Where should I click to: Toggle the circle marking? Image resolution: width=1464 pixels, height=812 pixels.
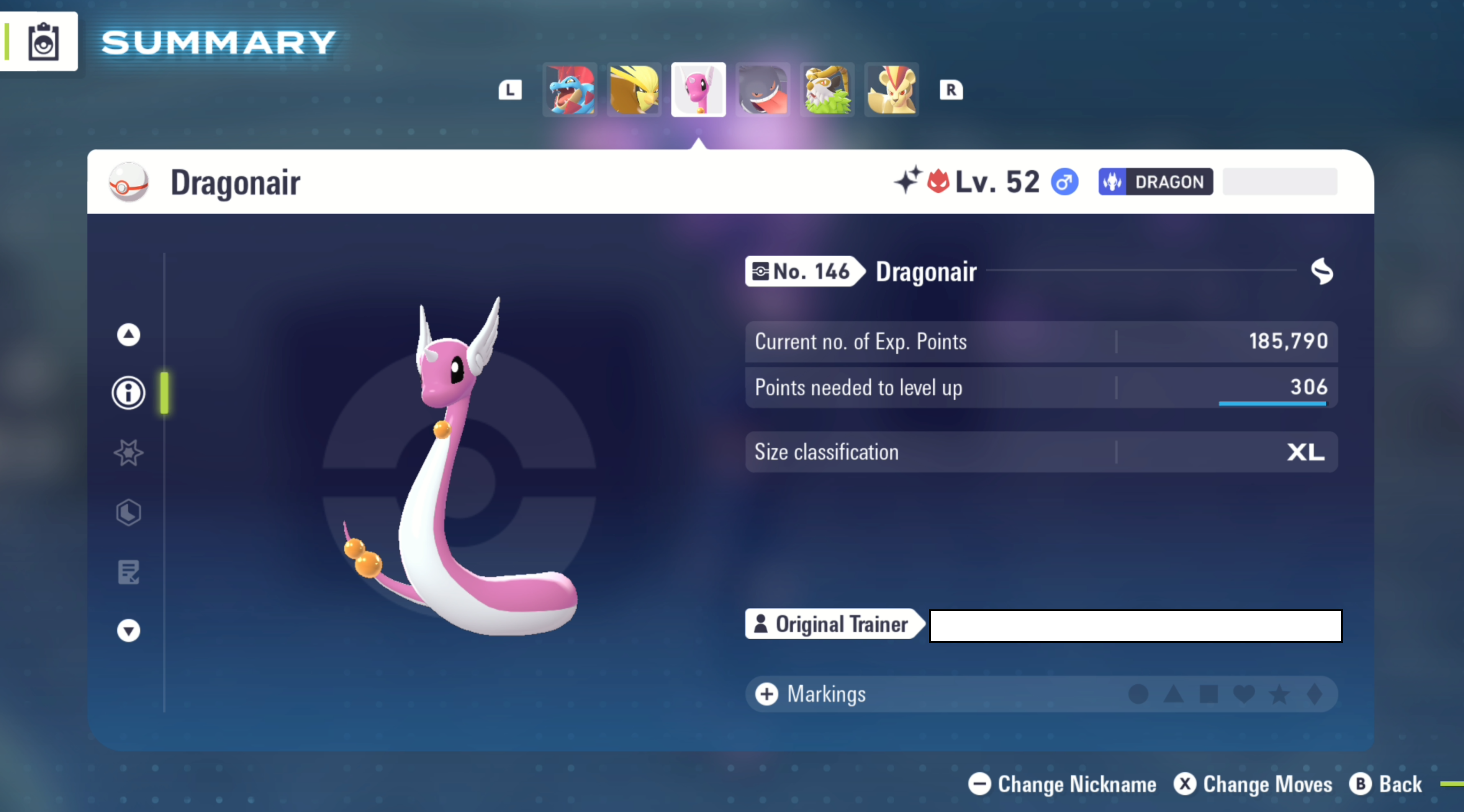(1138, 694)
